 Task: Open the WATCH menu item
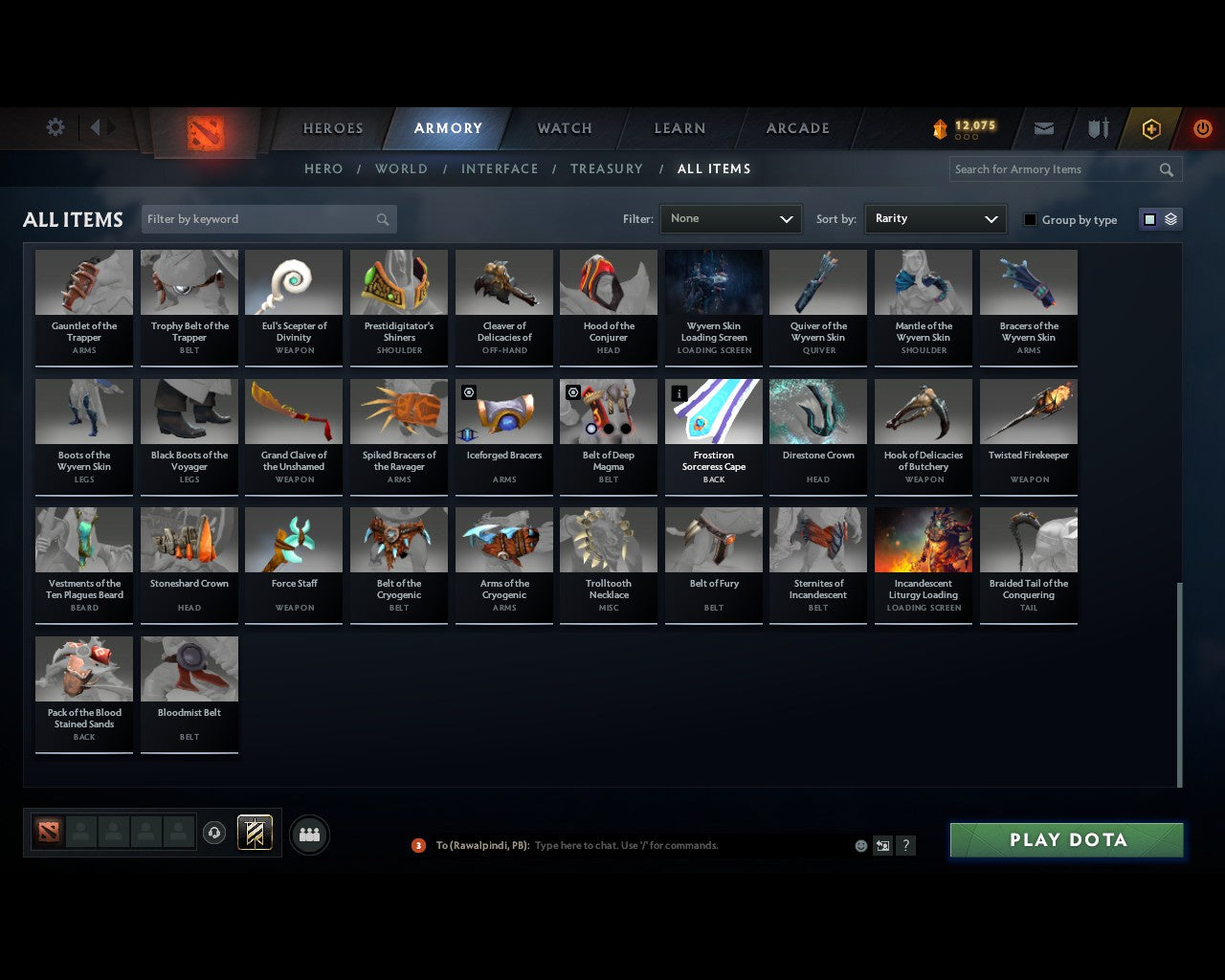(x=564, y=128)
